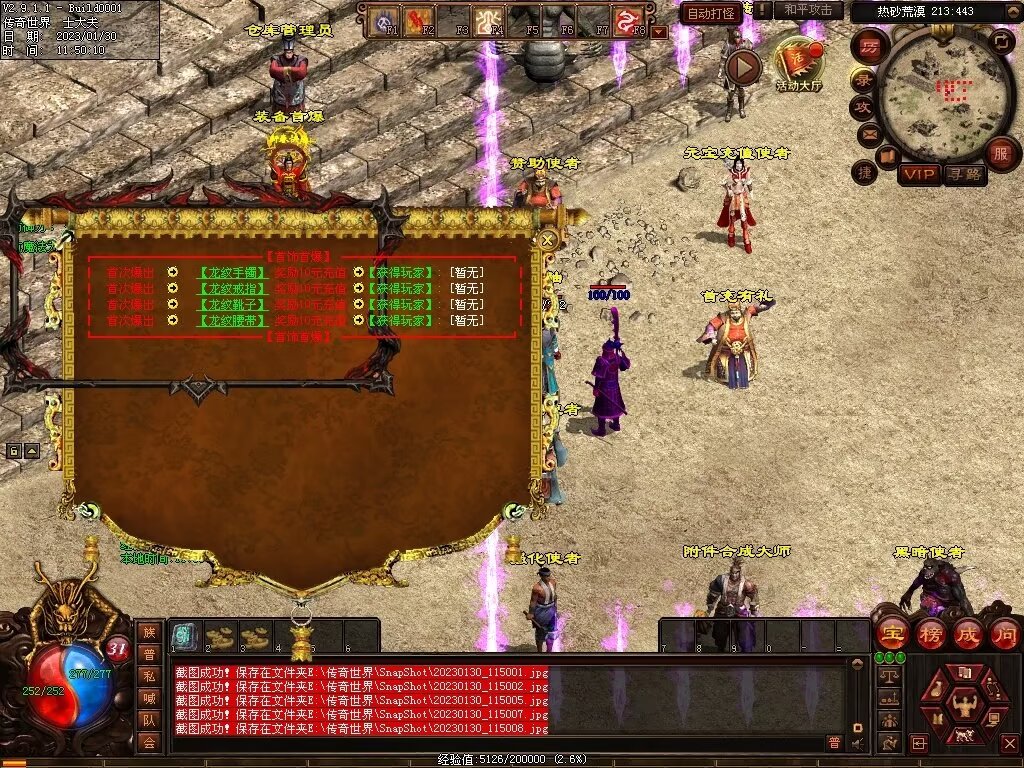Select the 喊 shout chat channel
This screenshot has height=768, width=1024.
tap(149, 697)
